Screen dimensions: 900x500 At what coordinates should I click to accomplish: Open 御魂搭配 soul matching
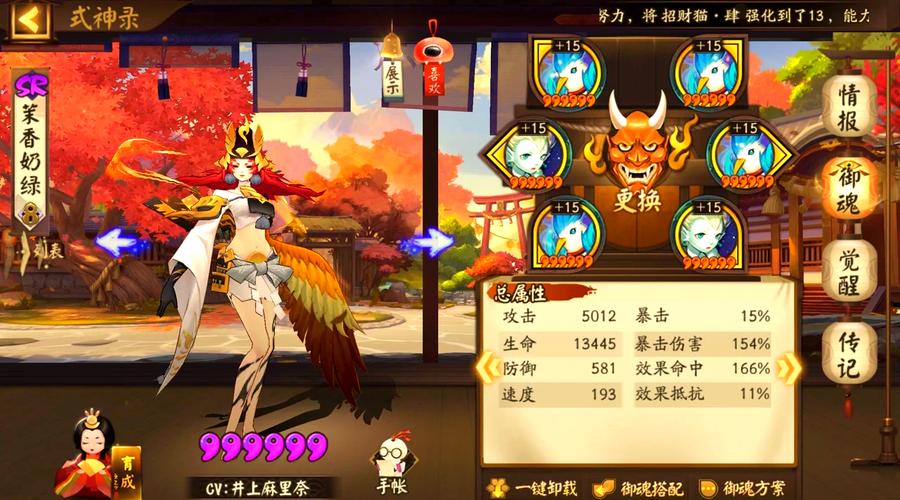(x=640, y=487)
